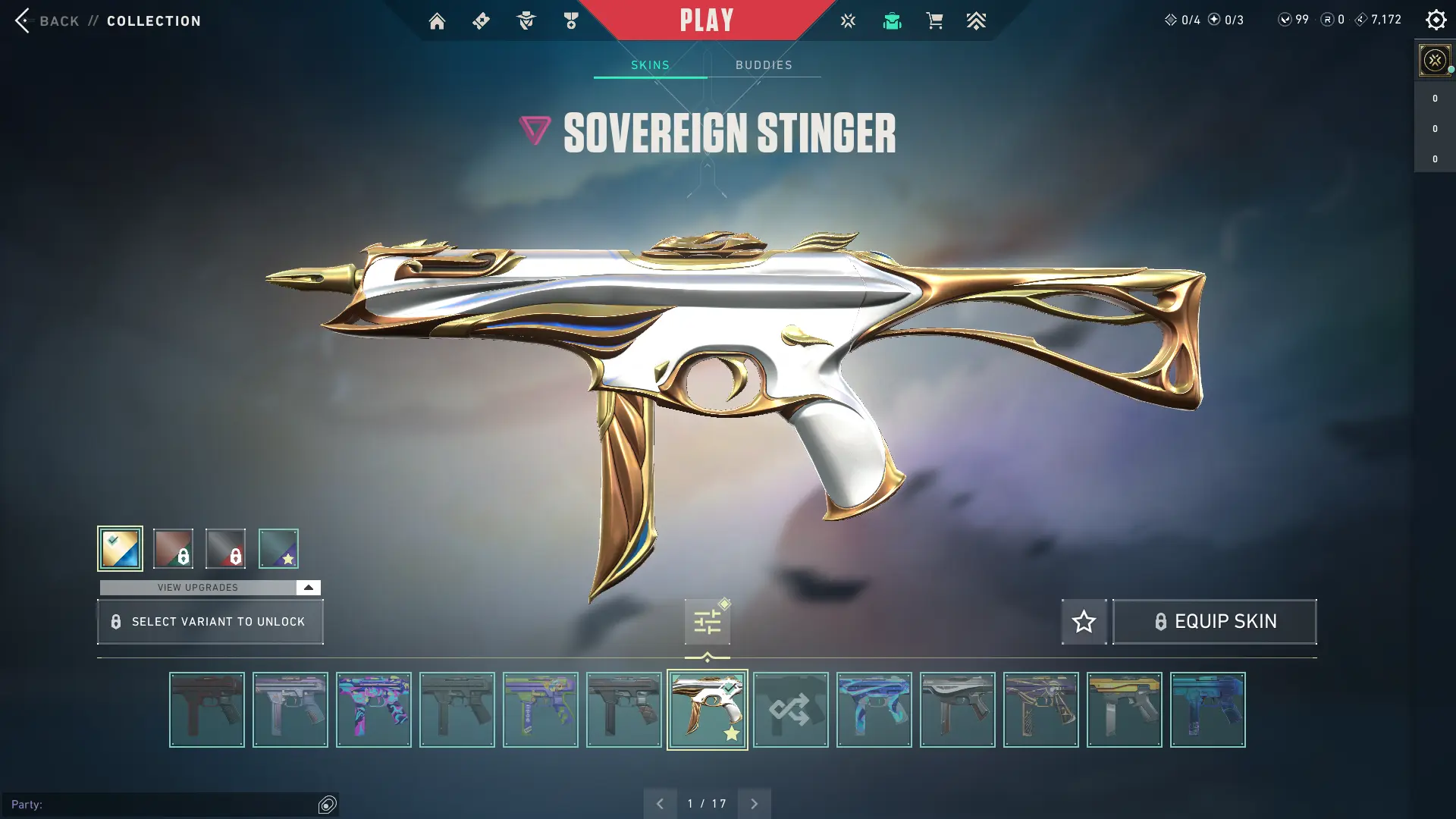Viewport: 1456px width, 819px height.
Task: Equip the Sovereign Stinger skin
Action: point(1214,622)
